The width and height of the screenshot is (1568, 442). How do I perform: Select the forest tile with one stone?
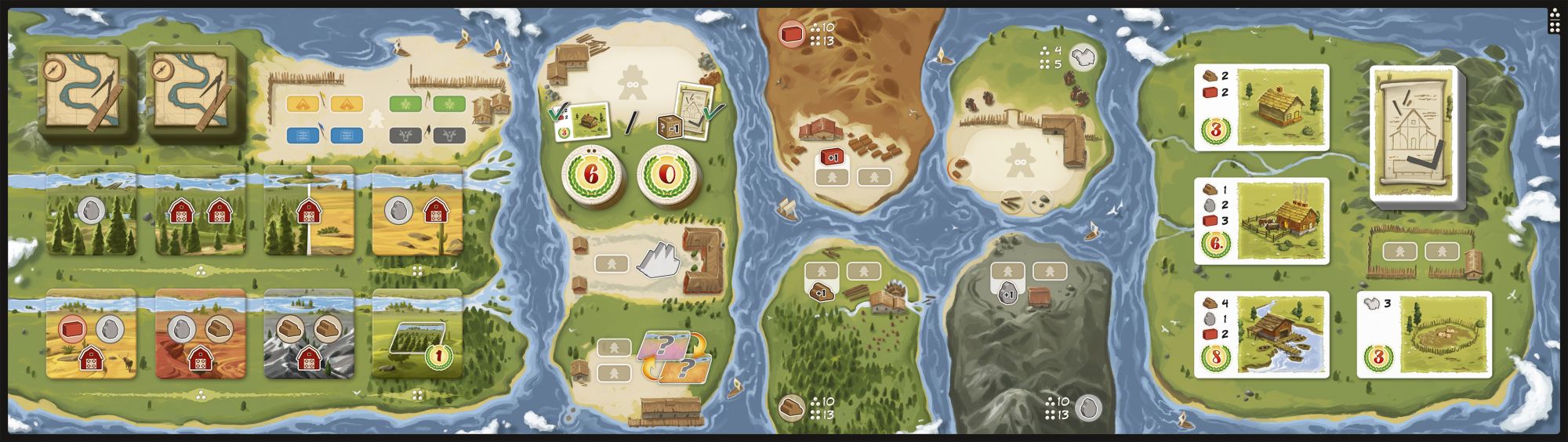click(x=92, y=210)
